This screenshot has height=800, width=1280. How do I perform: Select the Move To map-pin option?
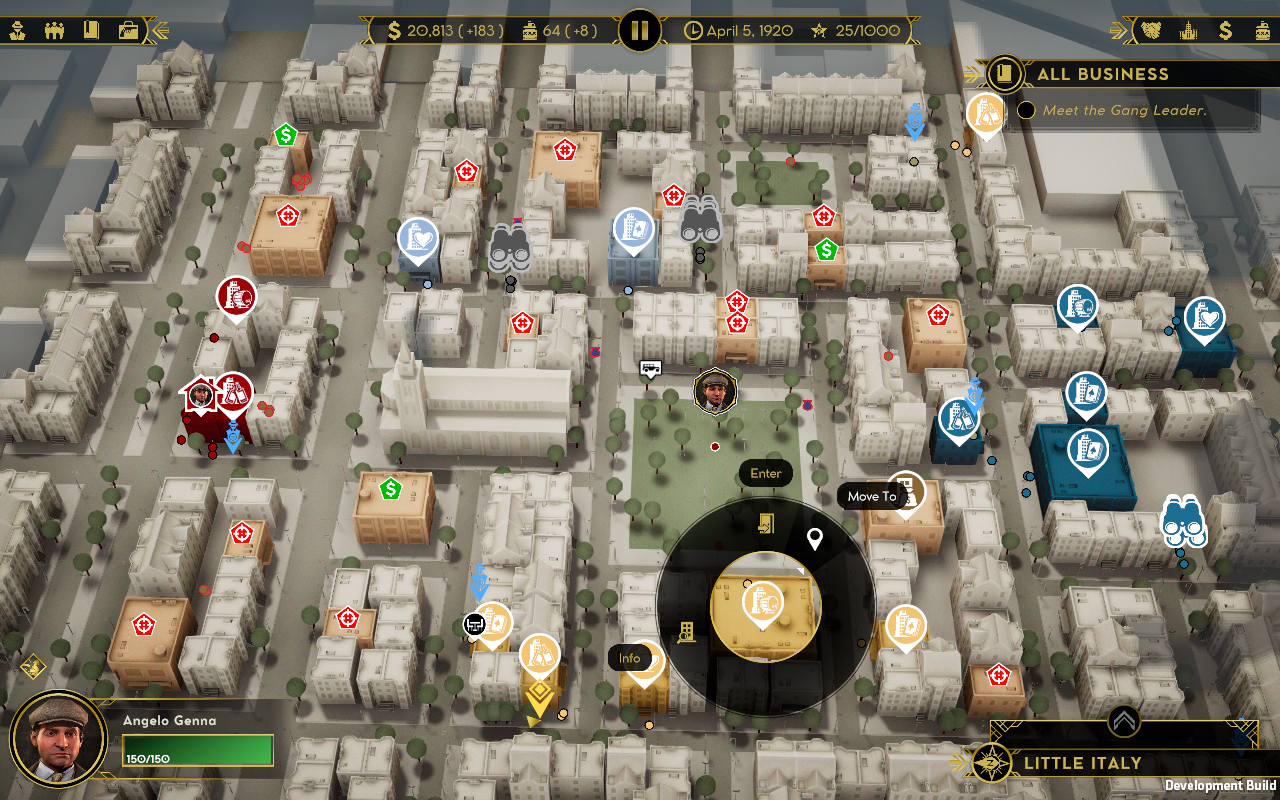(815, 540)
